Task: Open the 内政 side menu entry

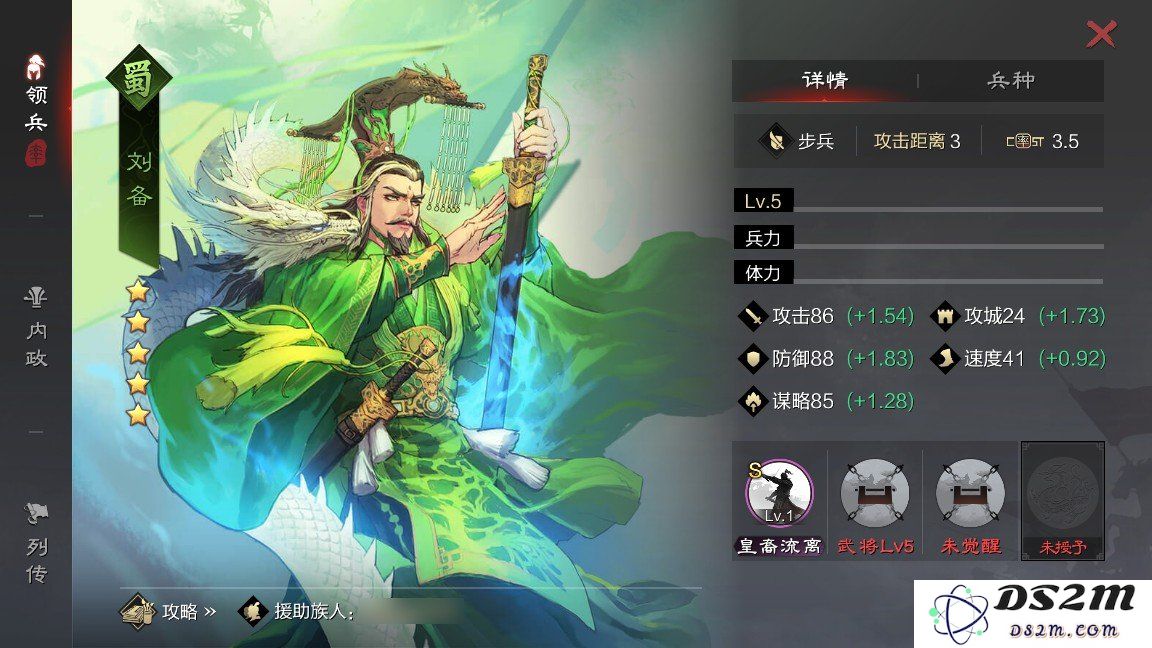Action: [37, 328]
